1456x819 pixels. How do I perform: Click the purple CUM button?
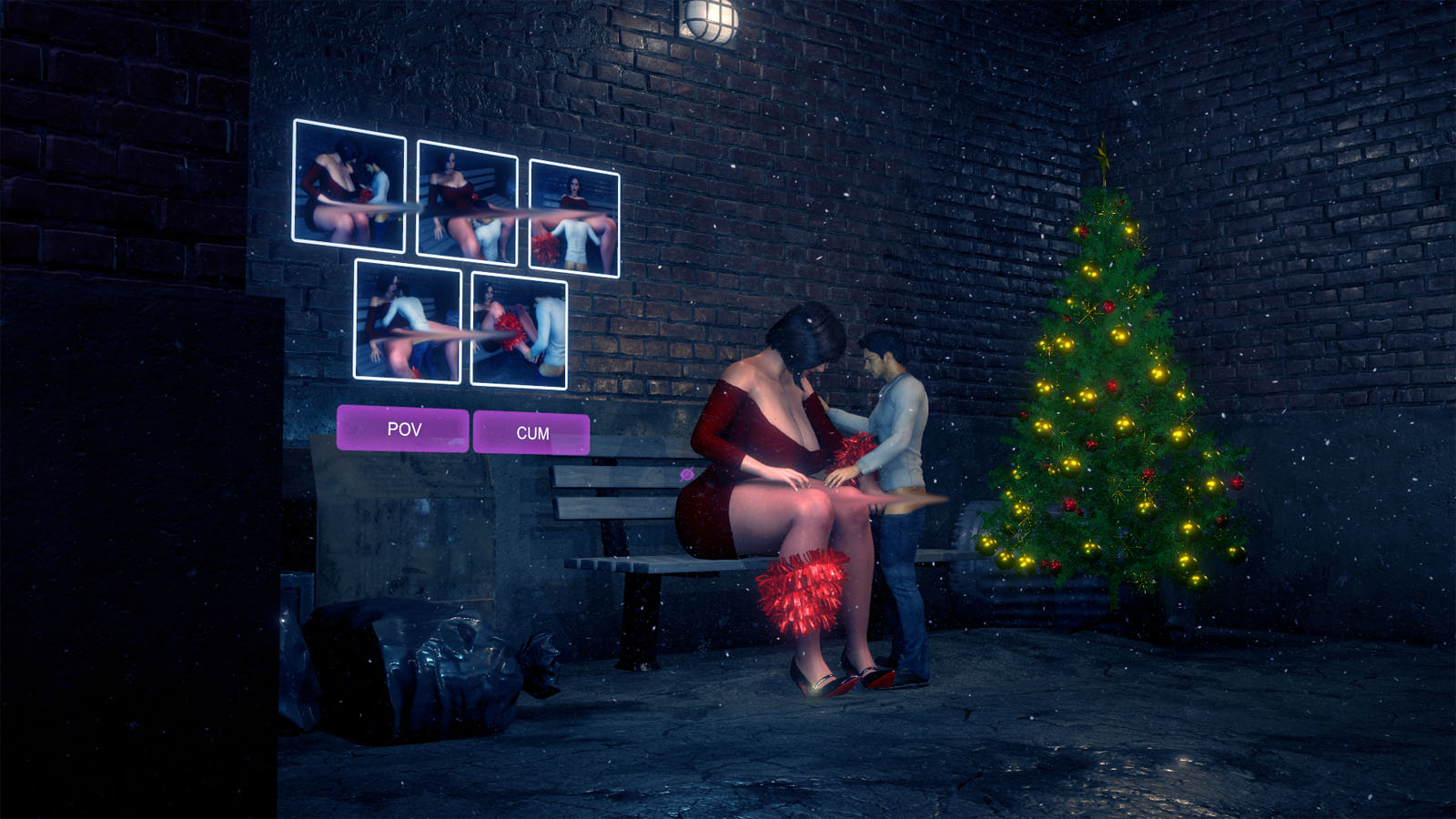(x=531, y=433)
